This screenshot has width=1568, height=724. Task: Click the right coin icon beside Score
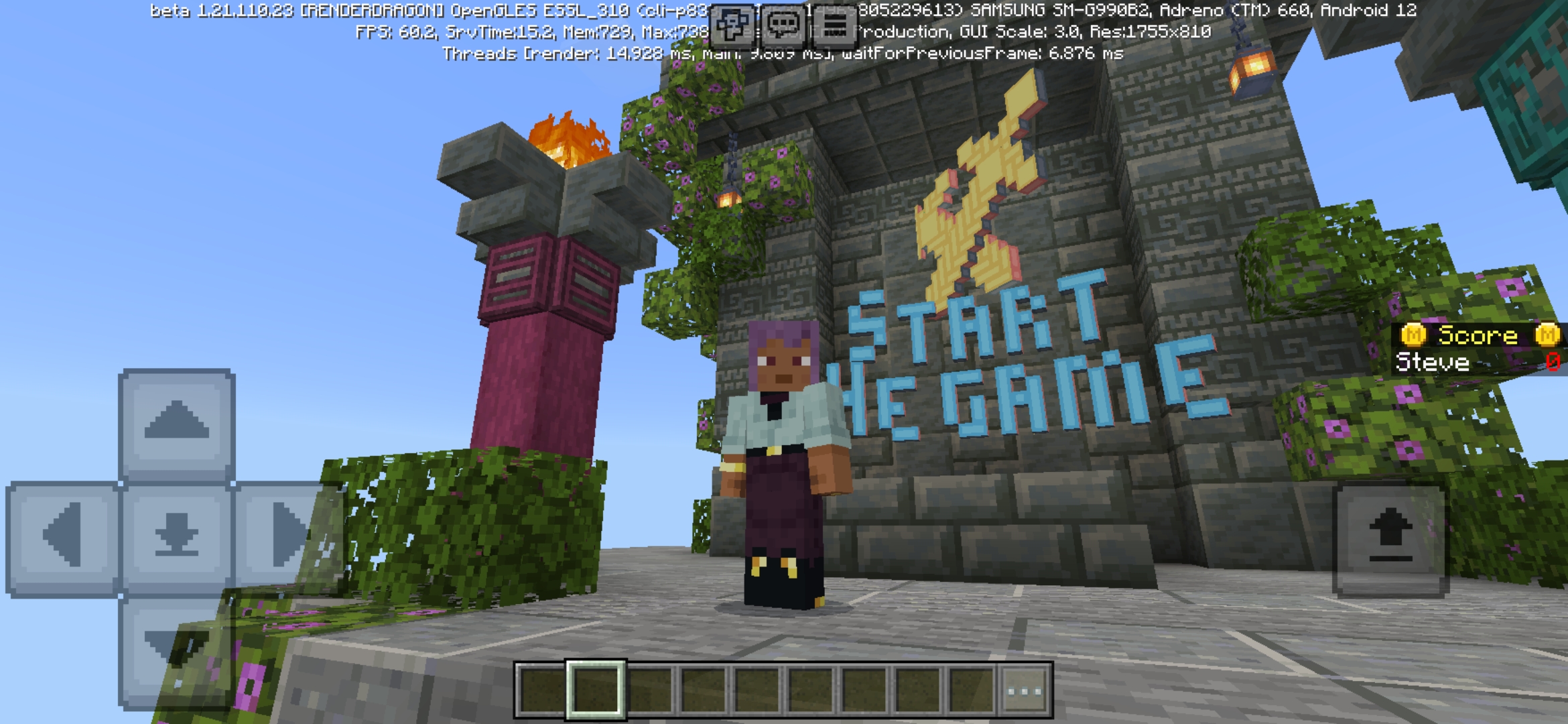[x=1548, y=335]
